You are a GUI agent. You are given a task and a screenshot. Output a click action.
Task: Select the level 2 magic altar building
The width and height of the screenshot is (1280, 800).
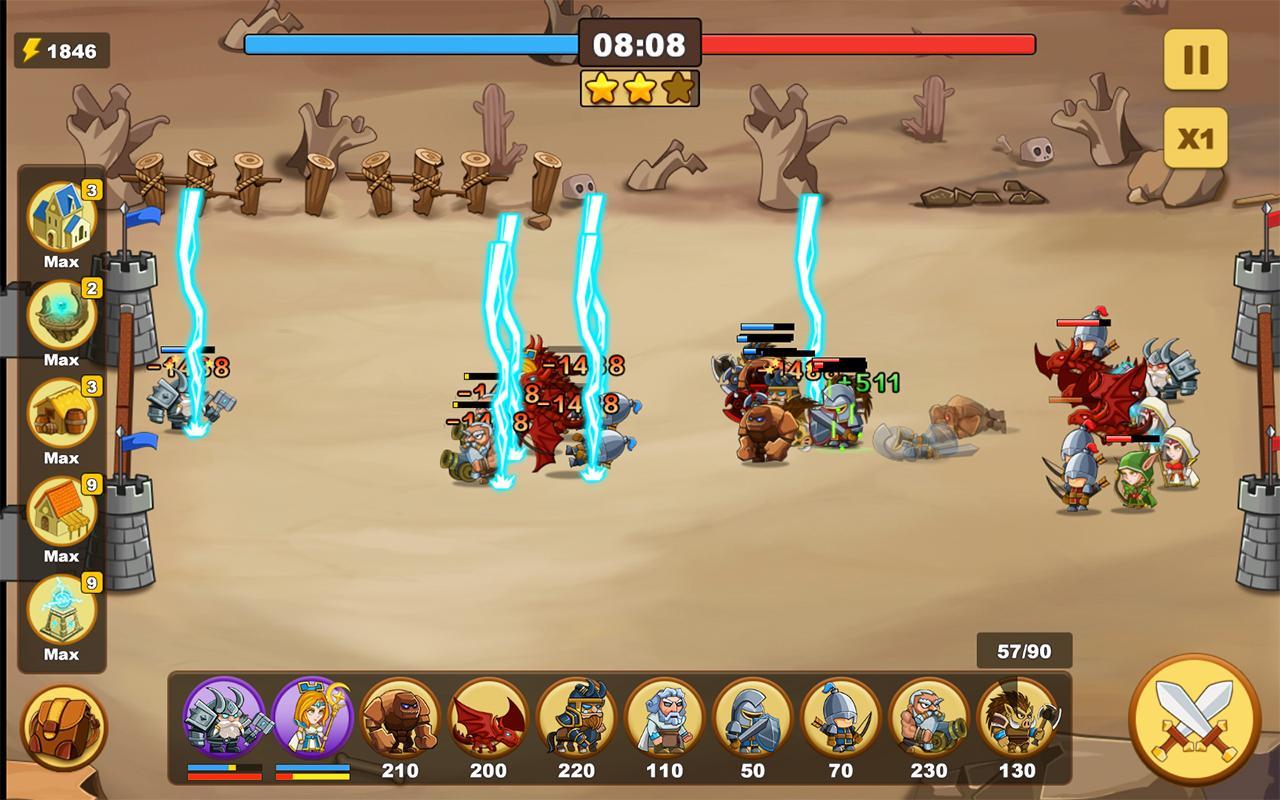coord(60,315)
